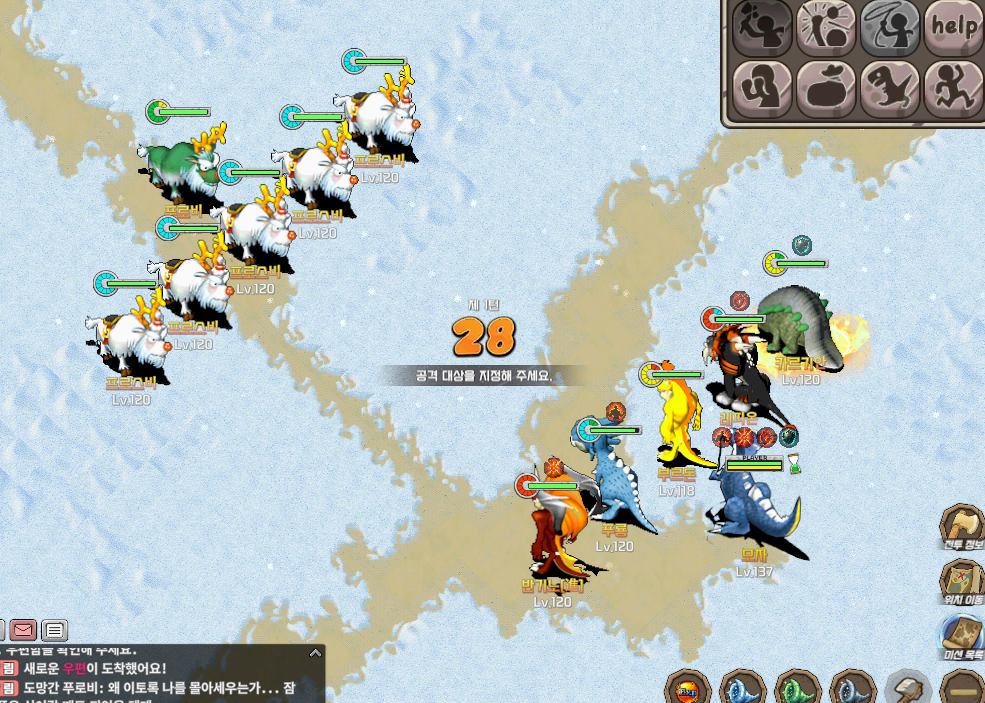Use the lasso capture command
This screenshot has width=985, height=703.
pos(890,28)
